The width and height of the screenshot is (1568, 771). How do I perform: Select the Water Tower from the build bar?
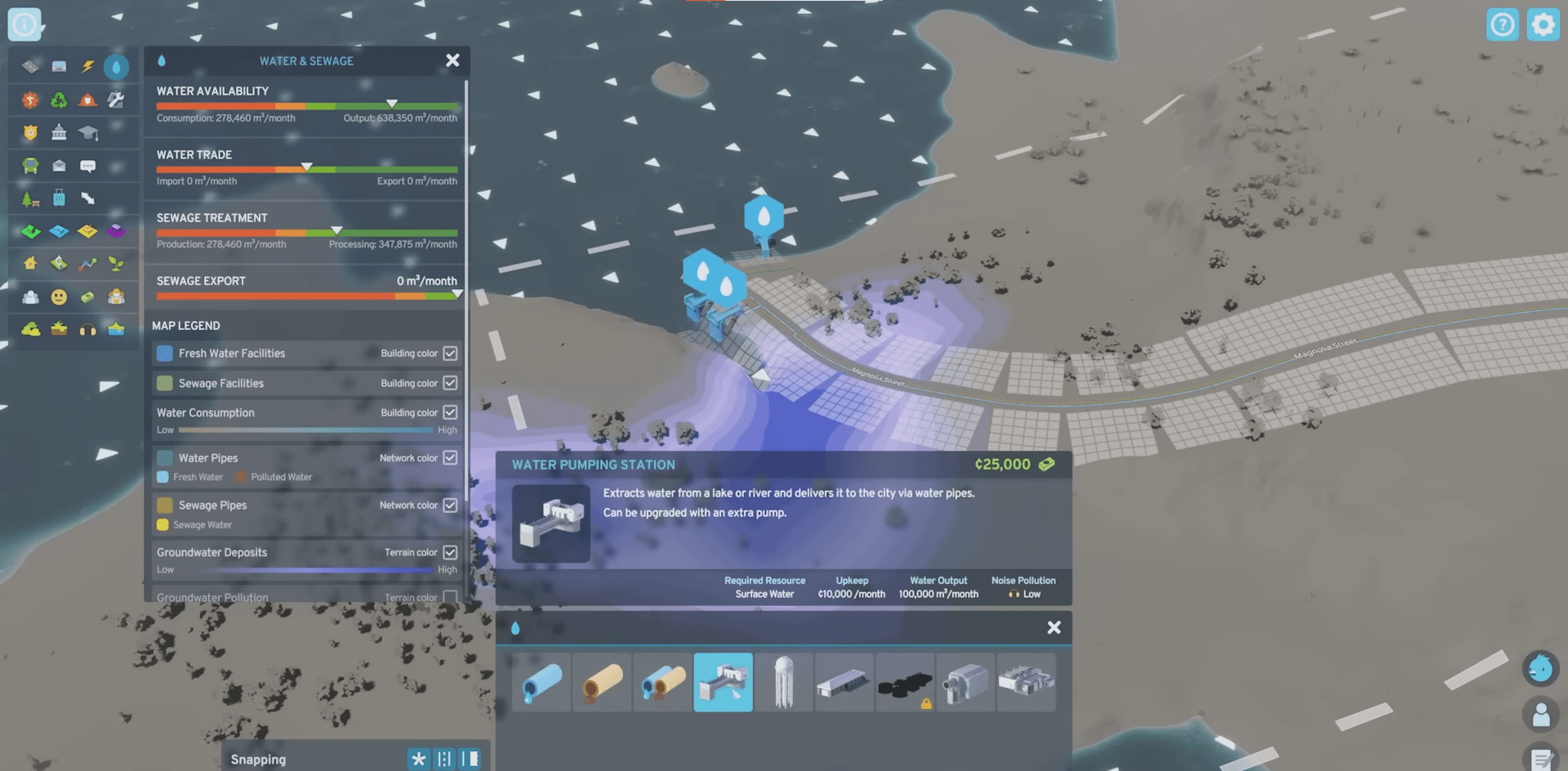[784, 683]
